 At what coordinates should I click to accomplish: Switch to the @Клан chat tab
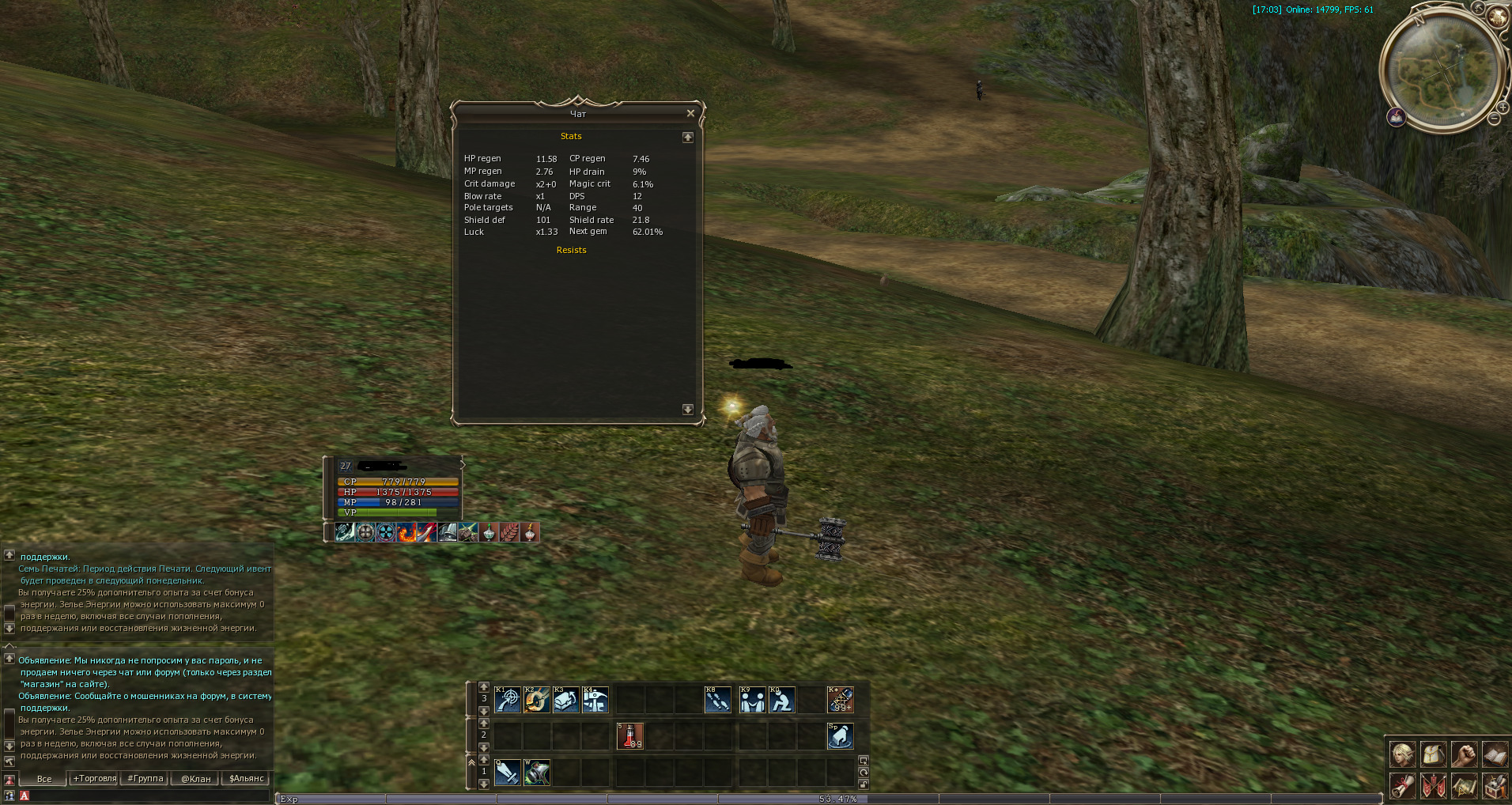(195, 779)
